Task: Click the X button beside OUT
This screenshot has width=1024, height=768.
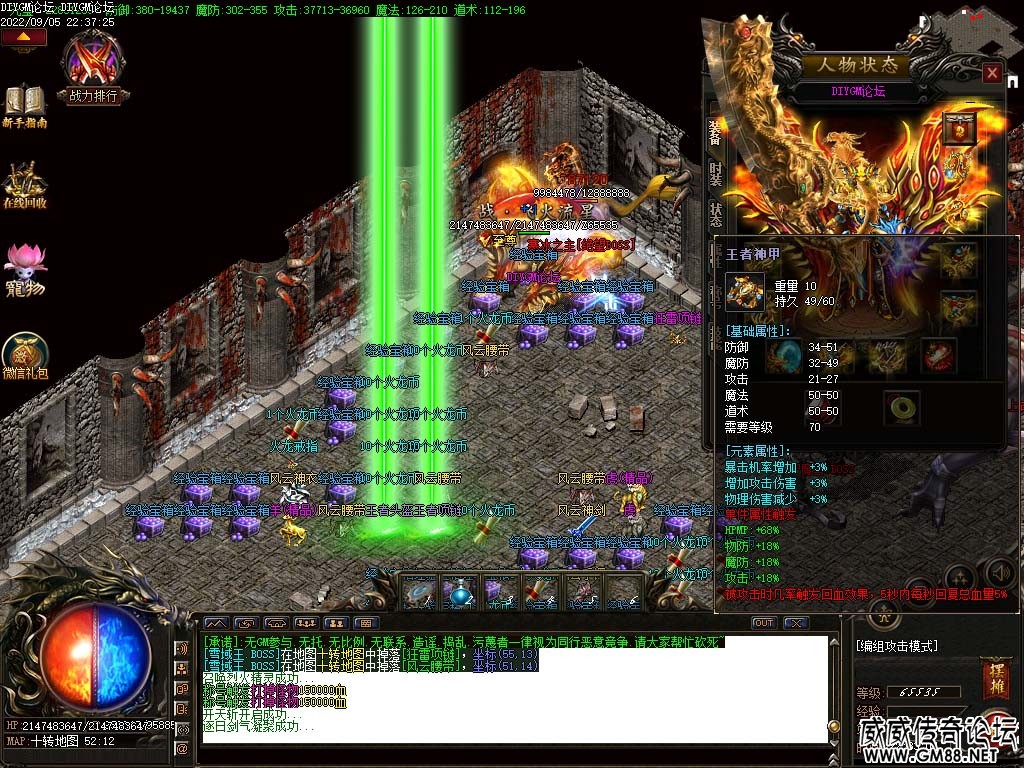Action: (x=795, y=623)
